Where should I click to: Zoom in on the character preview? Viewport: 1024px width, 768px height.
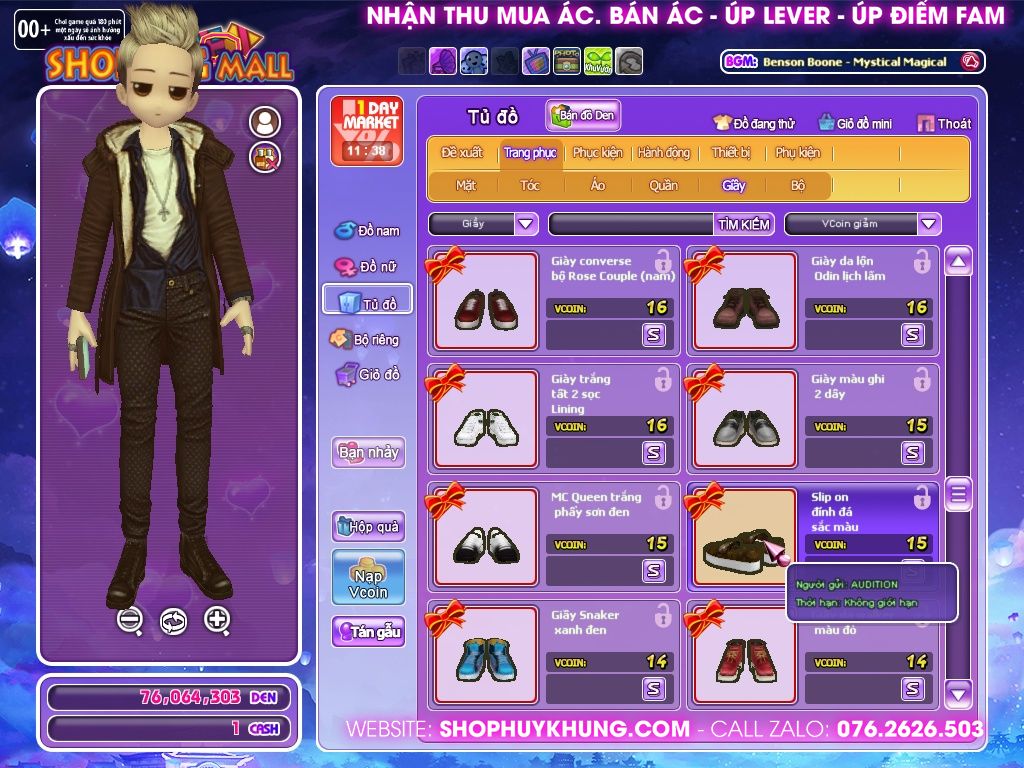(x=217, y=620)
